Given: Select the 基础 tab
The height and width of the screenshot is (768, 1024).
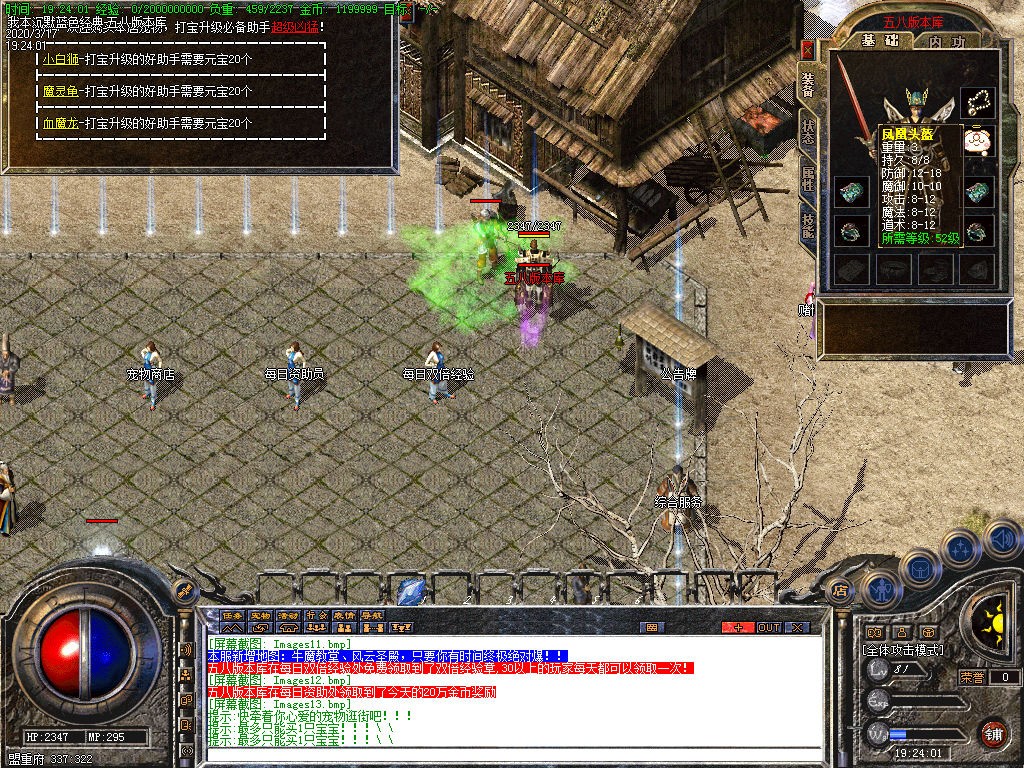Looking at the screenshot, I should point(881,41).
